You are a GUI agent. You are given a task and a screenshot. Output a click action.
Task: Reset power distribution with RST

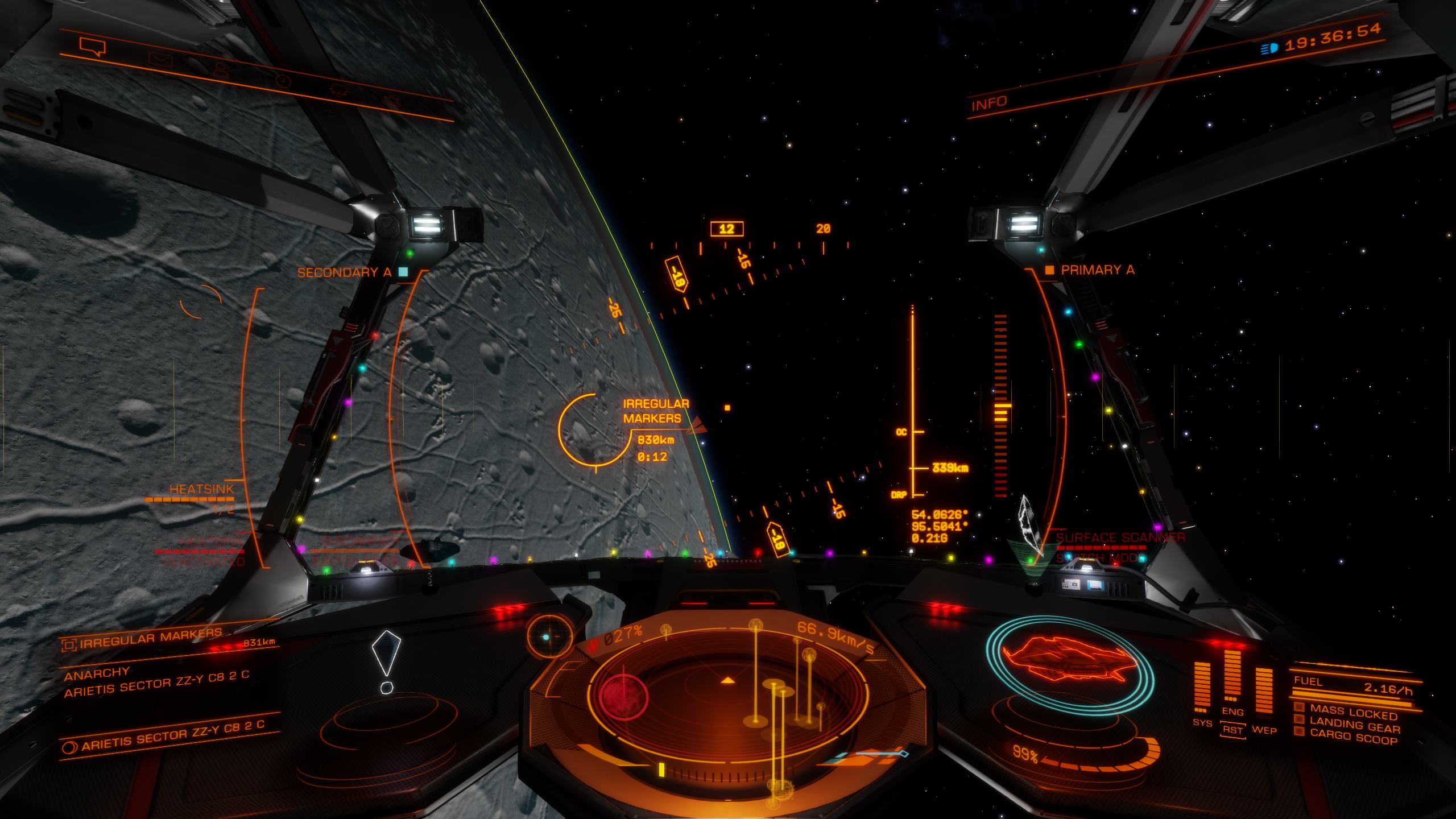click(x=1232, y=730)
